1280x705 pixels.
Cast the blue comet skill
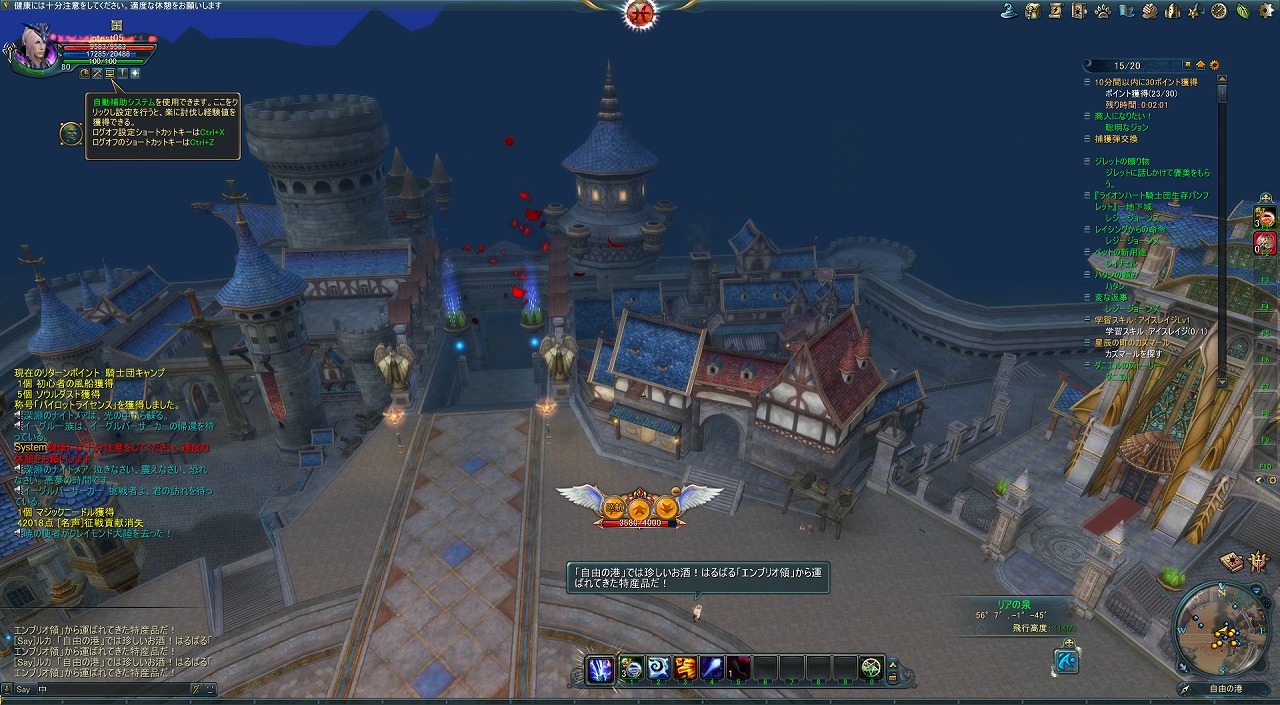711,668
